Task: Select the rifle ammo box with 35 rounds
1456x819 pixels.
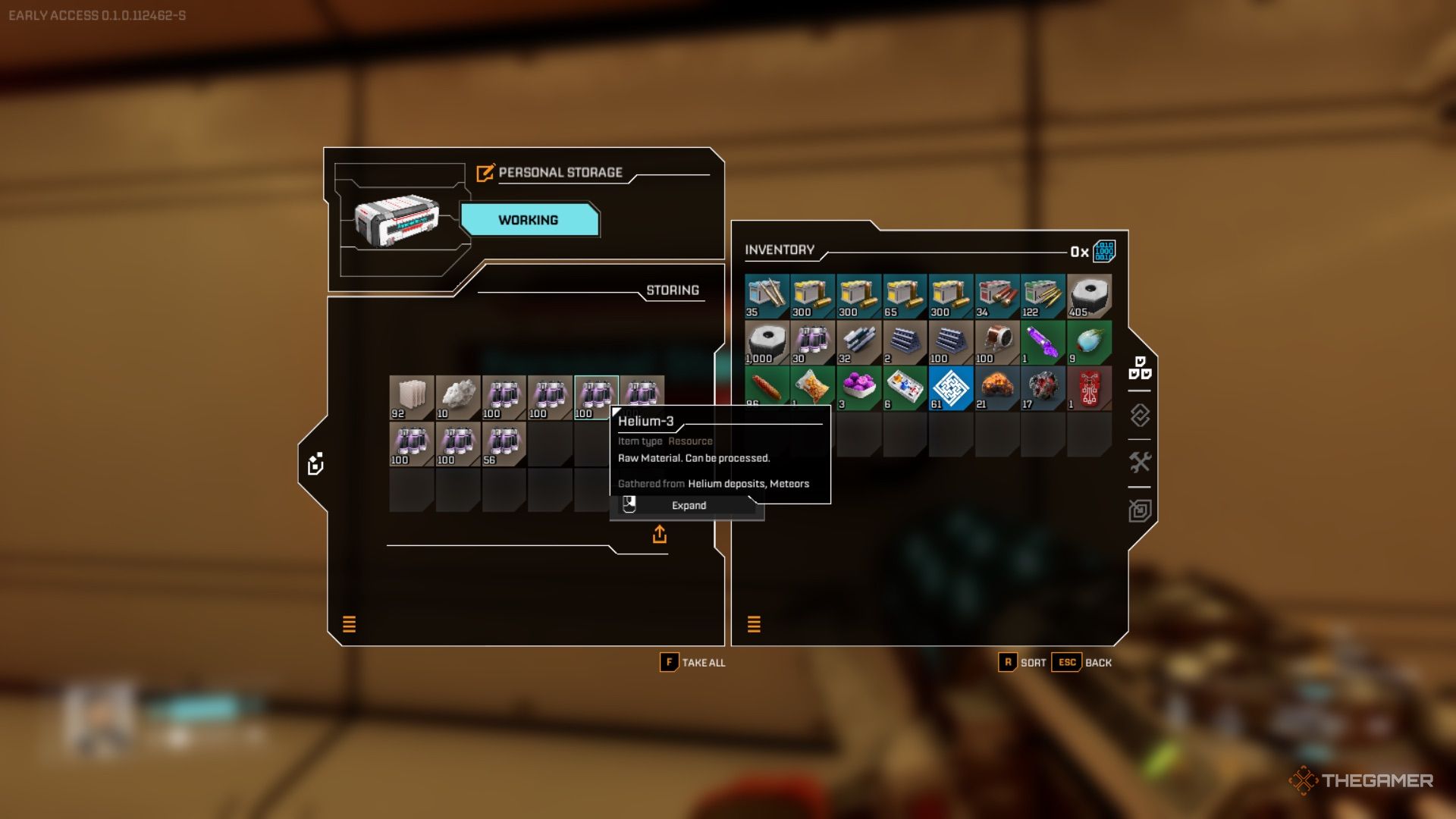Action: 767,297
